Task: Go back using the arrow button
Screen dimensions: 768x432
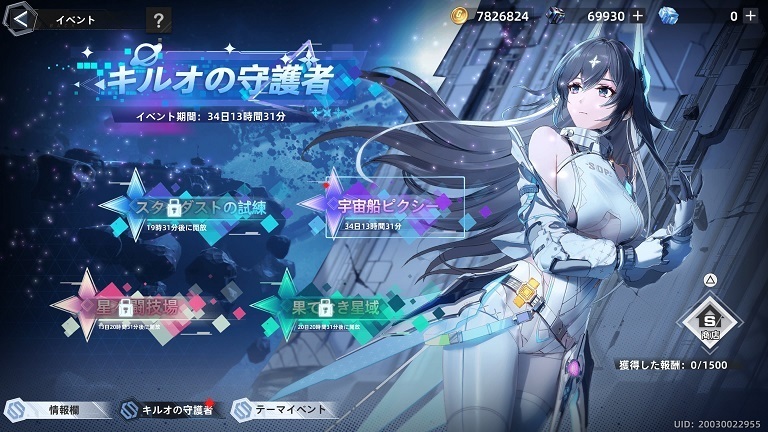Action: (x=21, y=17)
